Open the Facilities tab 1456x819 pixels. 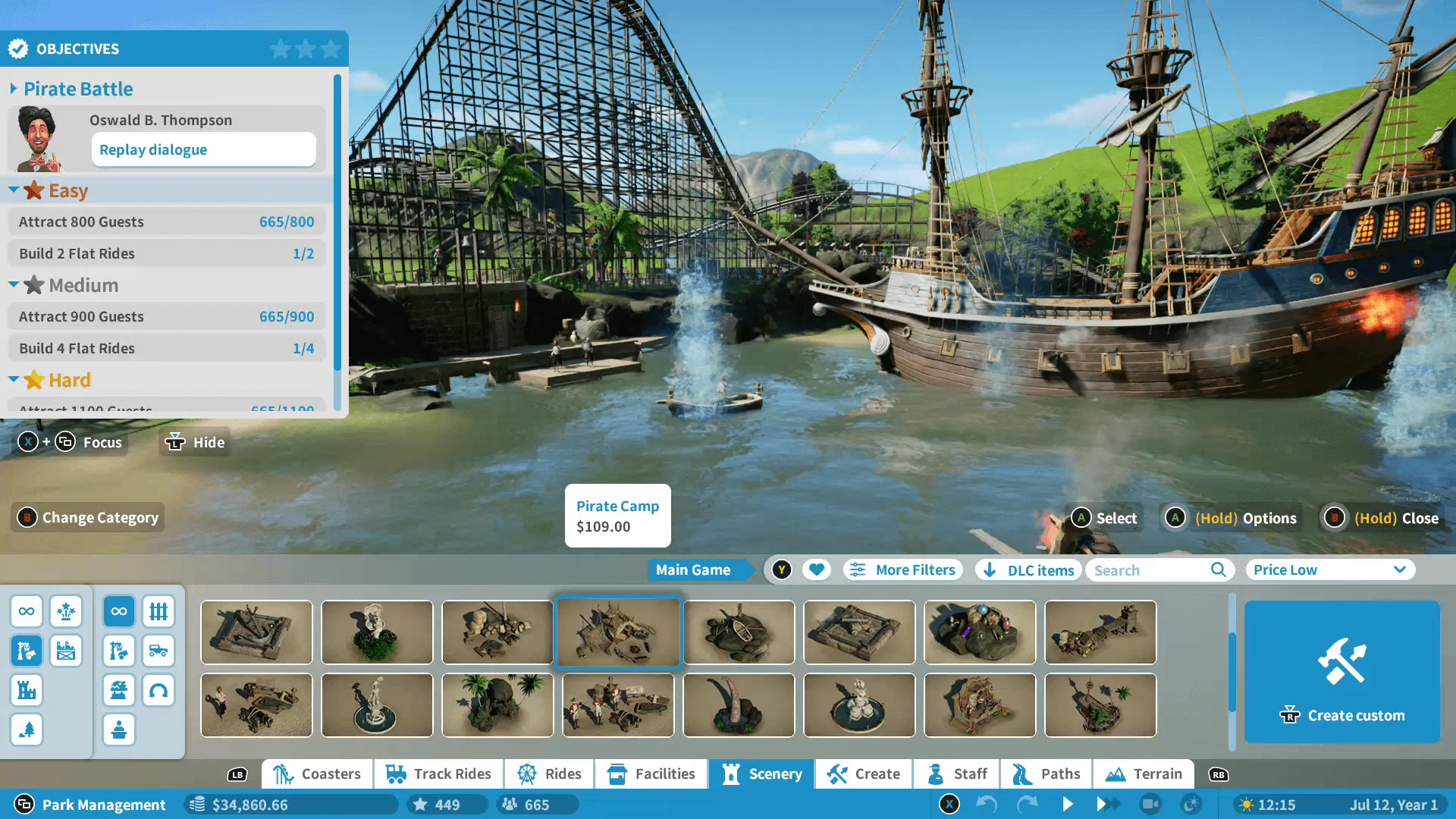click(651, 773)
